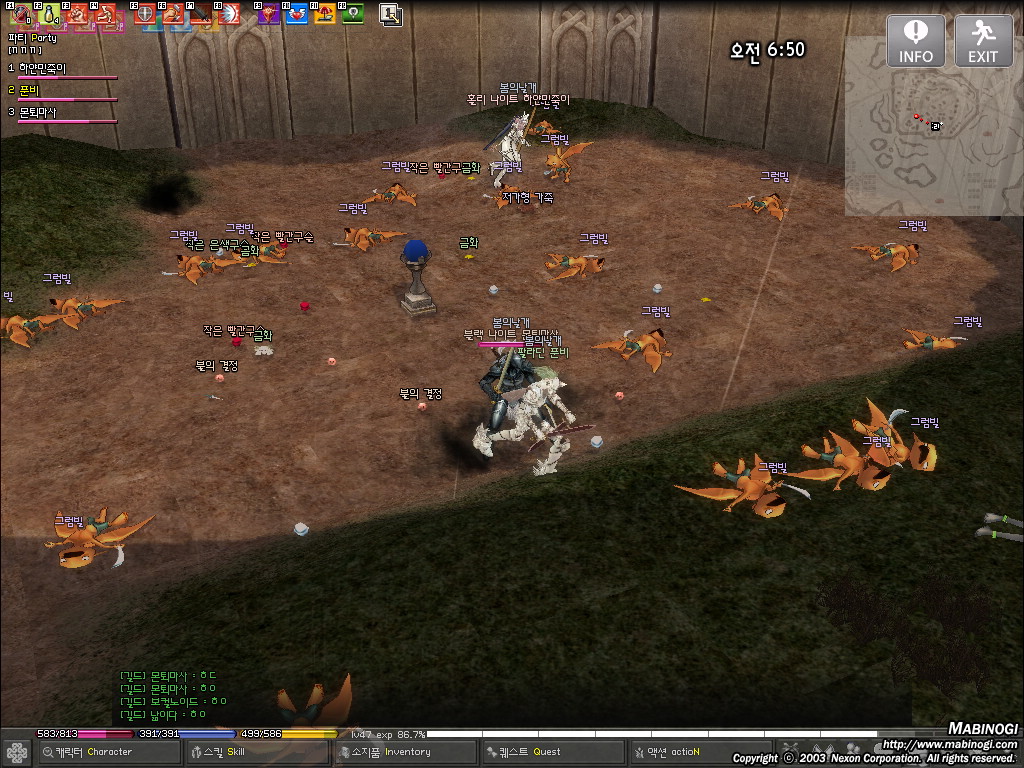This screenshot has height=768, width=1024.
Task: Select party member 하얀민죽이
Action: click(42, 69)
